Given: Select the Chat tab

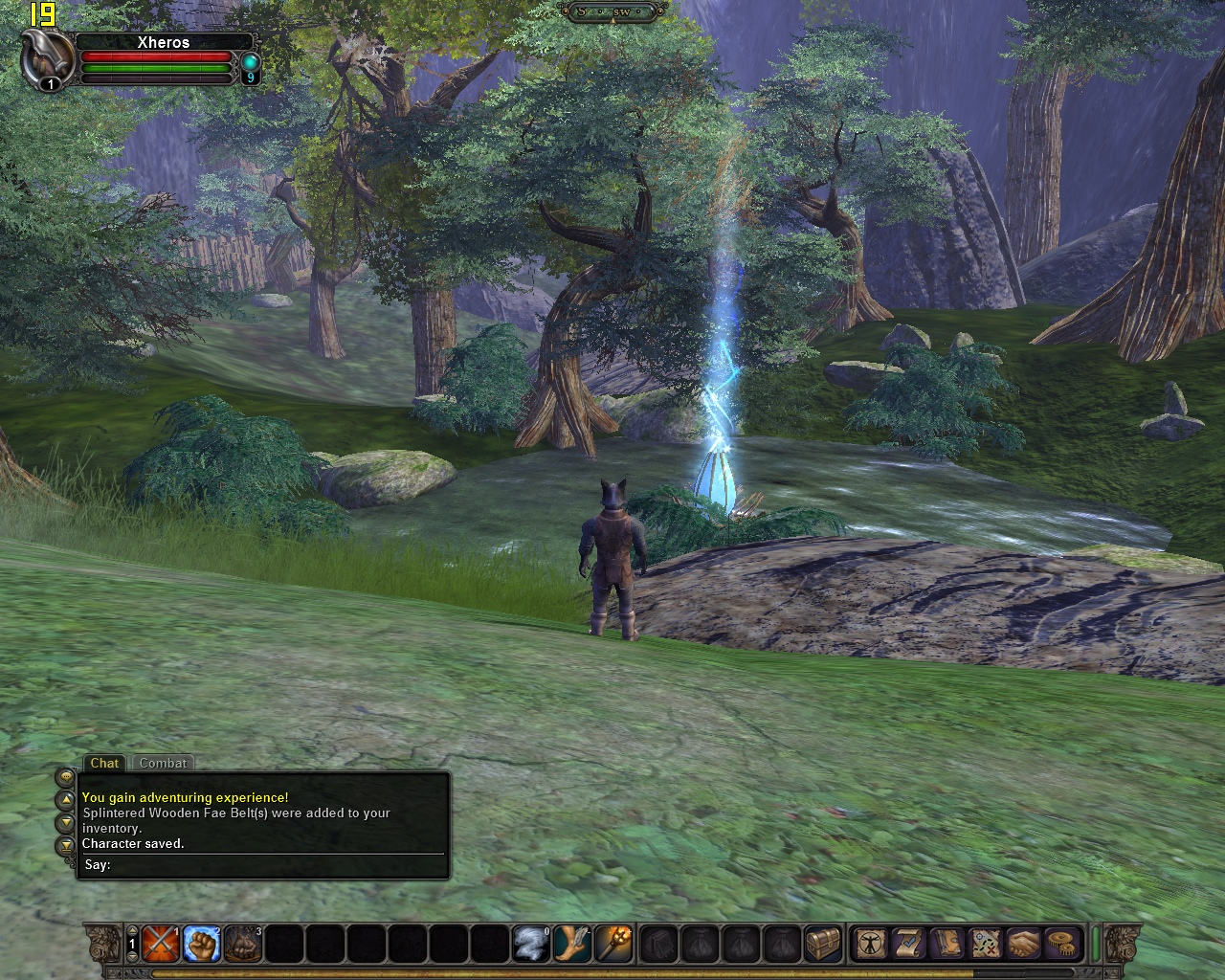Looking at the screenshot, I should [104, 763].
